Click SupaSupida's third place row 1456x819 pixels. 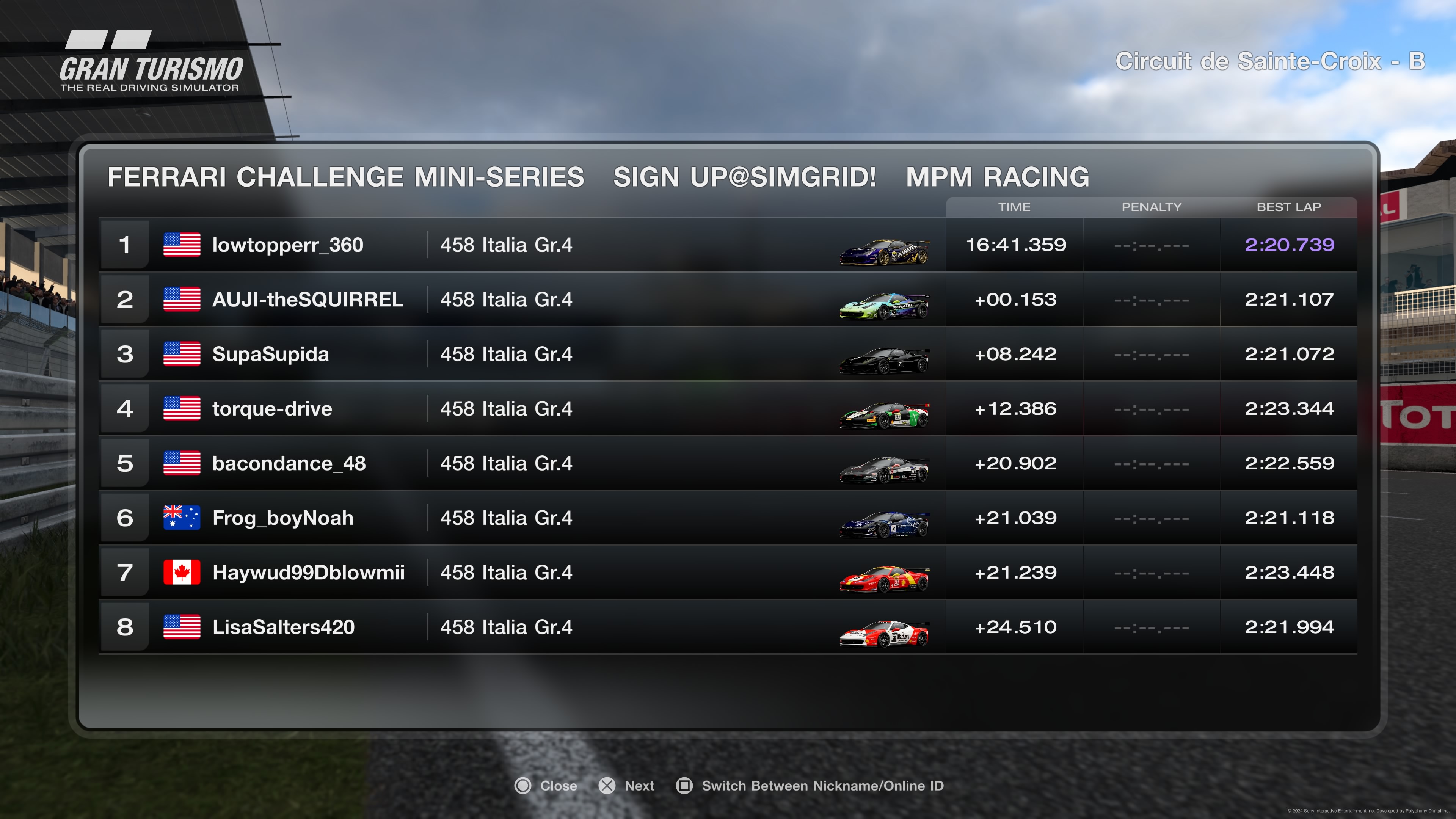pyautogui.click(x=270, y=355)
